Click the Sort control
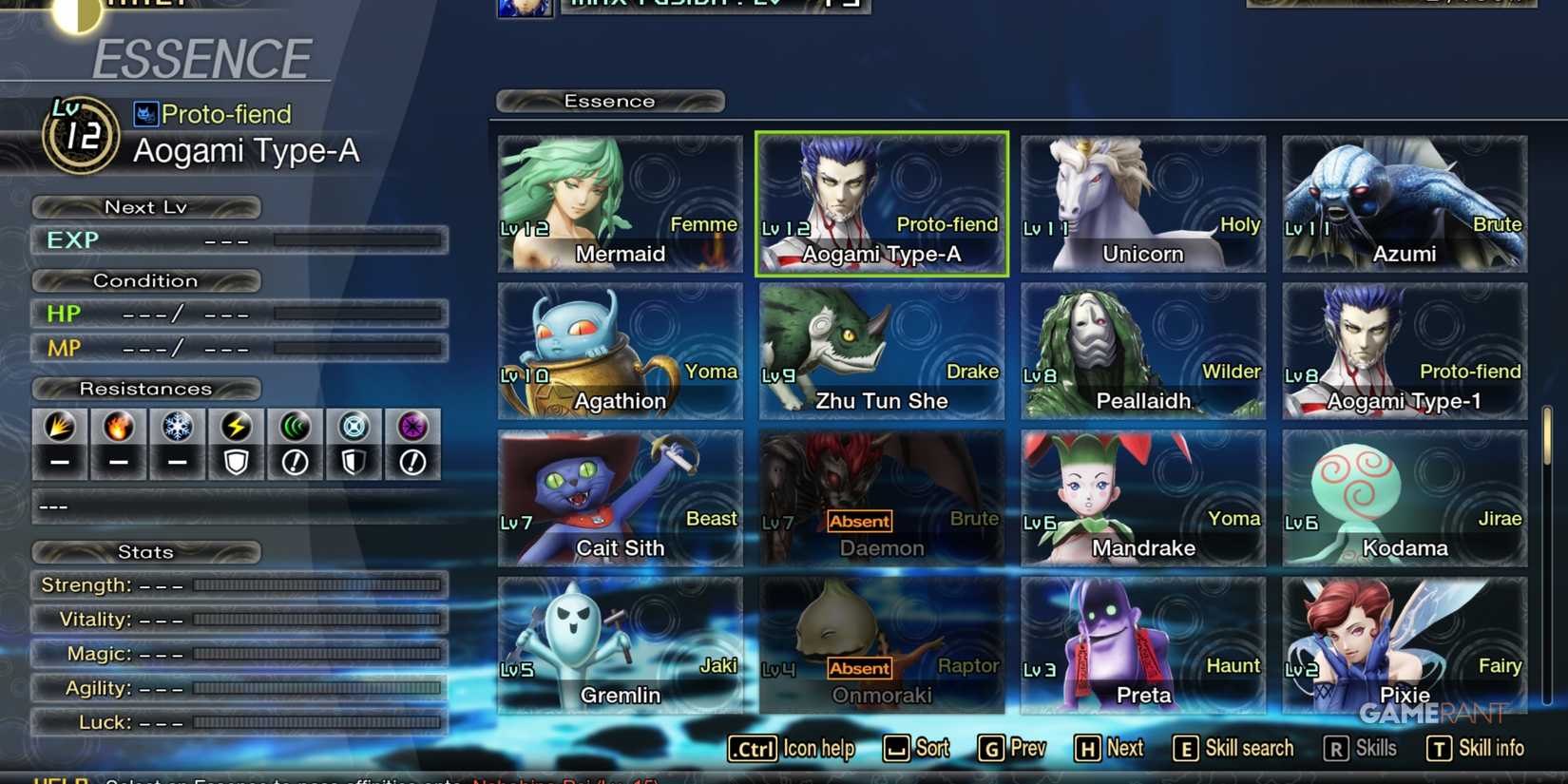The width and height of the screenshot is (1568, 784). pyautogui.click(x=915, y=749)
